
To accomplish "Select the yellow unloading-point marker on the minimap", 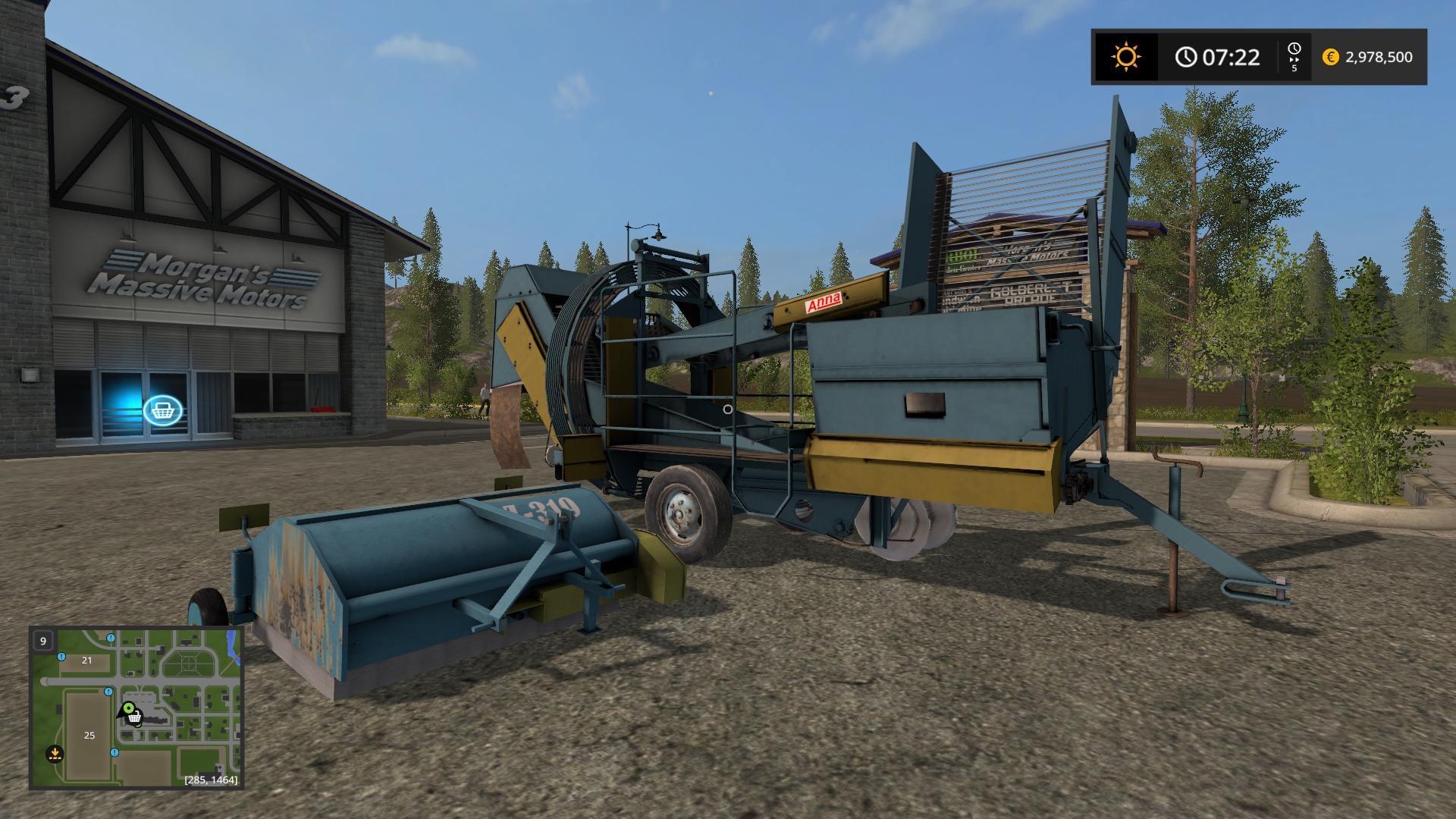I will point(54,753).
